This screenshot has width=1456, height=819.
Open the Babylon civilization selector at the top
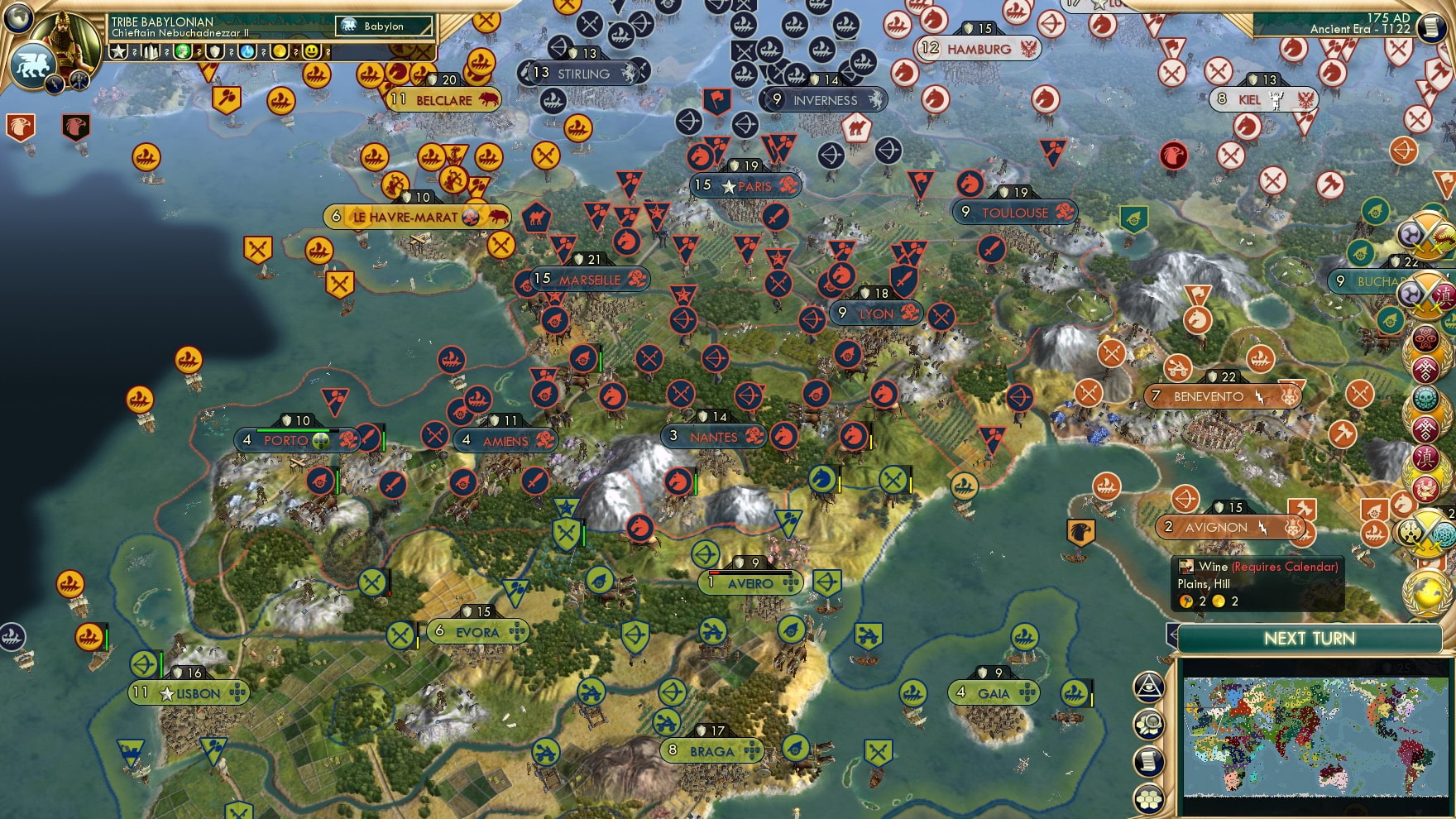(384, 26)
